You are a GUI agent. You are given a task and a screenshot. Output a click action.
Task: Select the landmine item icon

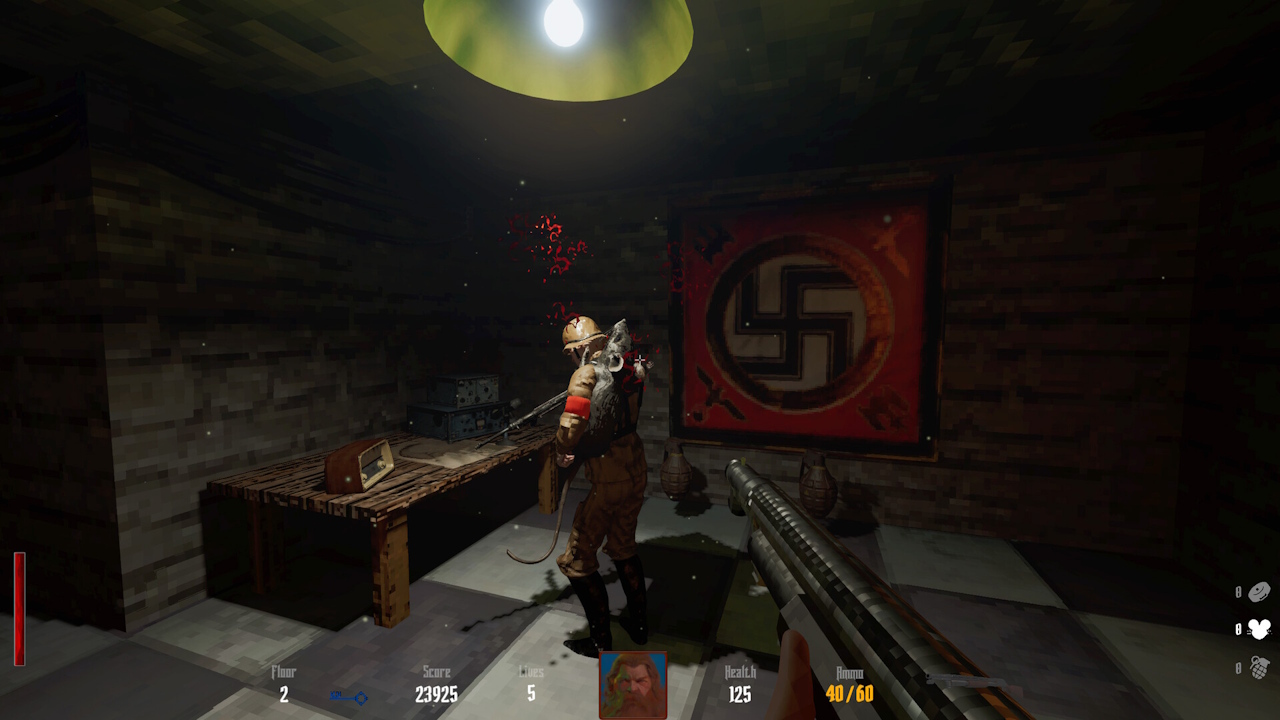click(x=1260, y=593)
